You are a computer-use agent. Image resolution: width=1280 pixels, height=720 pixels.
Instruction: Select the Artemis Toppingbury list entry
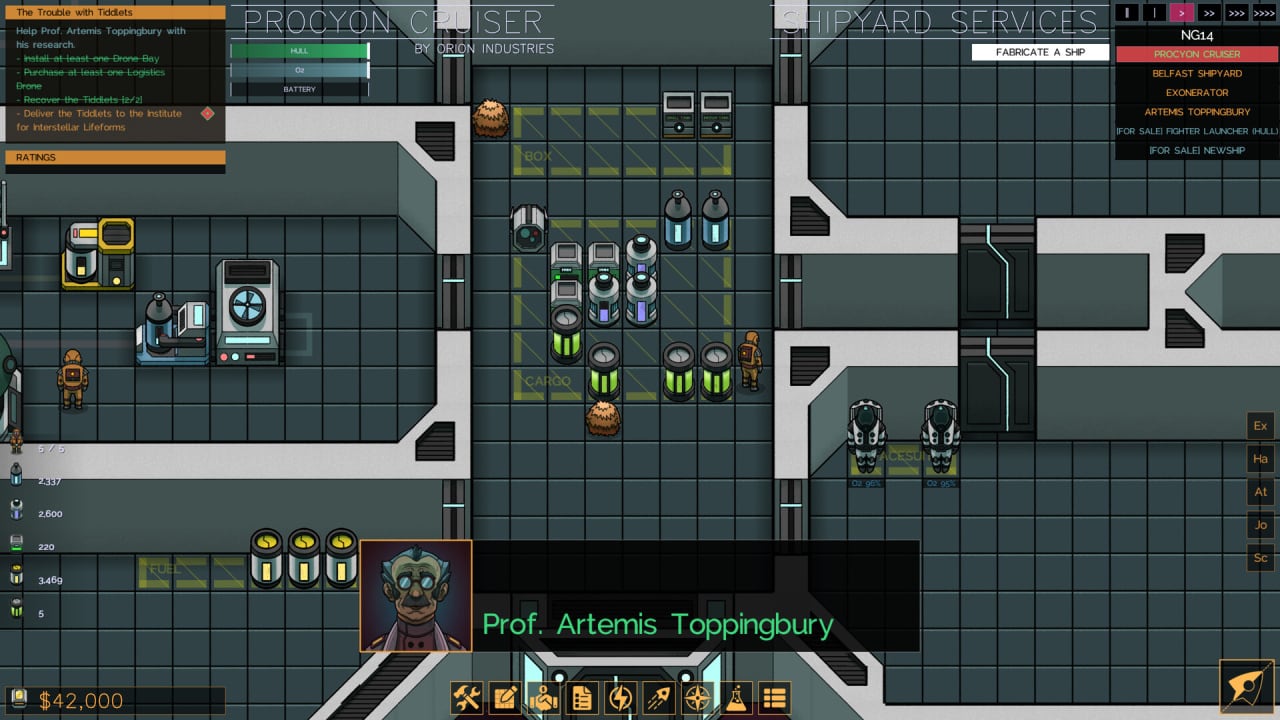1197,112
